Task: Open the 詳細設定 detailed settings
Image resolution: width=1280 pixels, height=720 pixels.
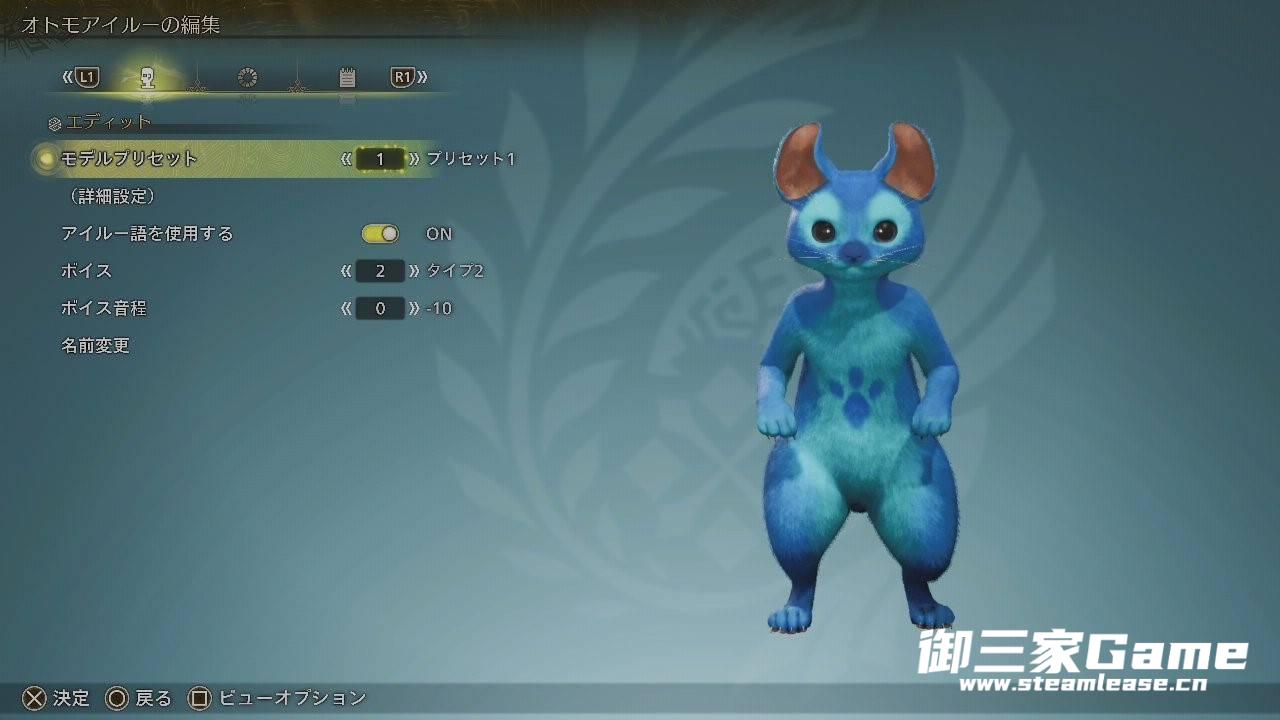Action: click(108, 196)
